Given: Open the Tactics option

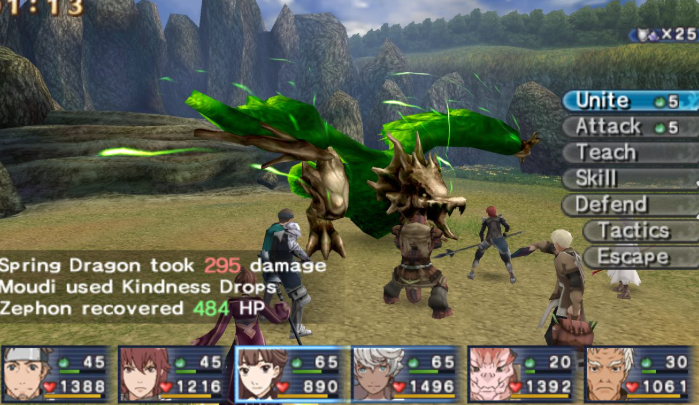Looking at the screenshot, I should [x=638, y=231].
